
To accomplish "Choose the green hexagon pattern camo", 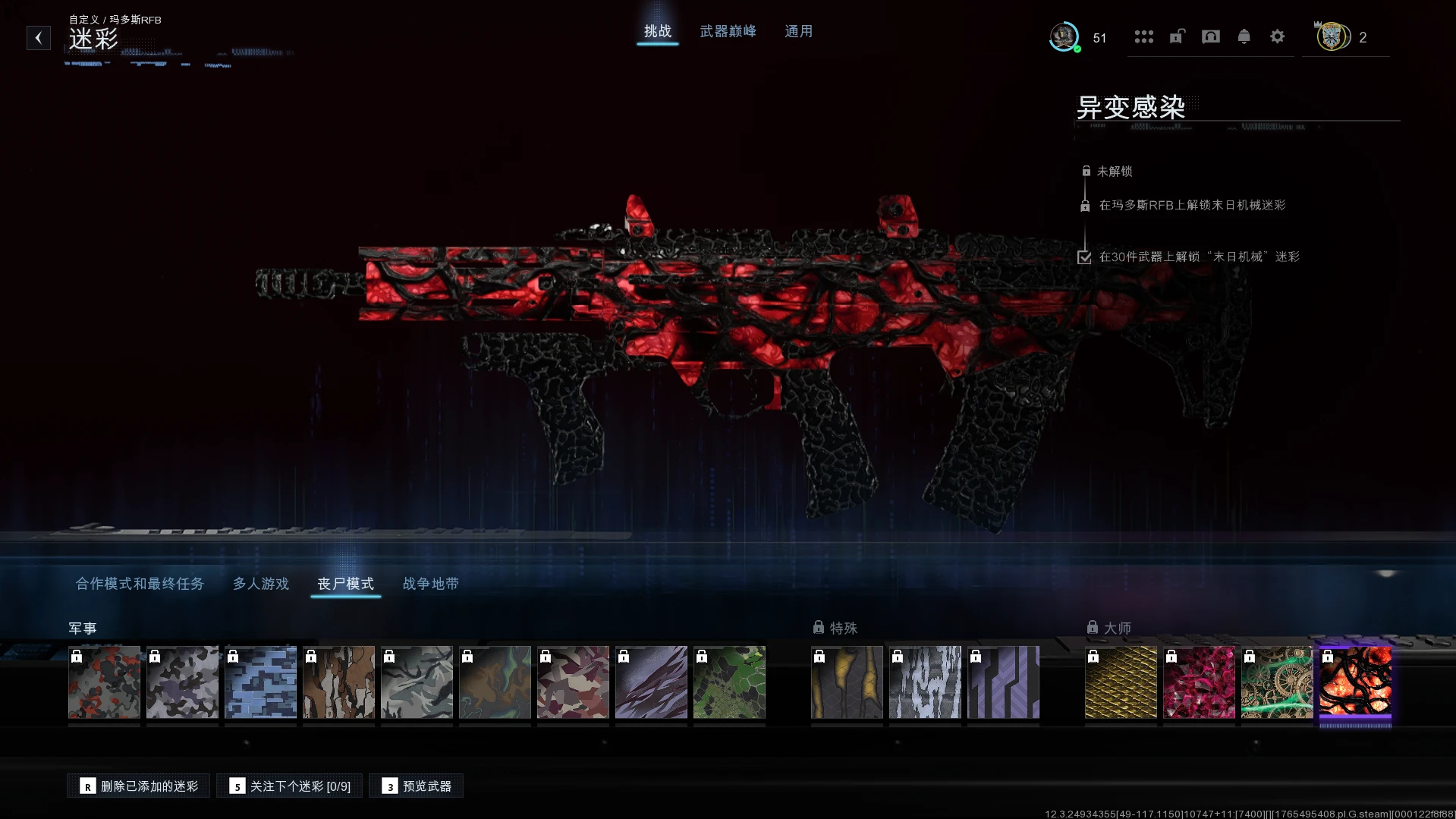I will (x=729, y=682).
